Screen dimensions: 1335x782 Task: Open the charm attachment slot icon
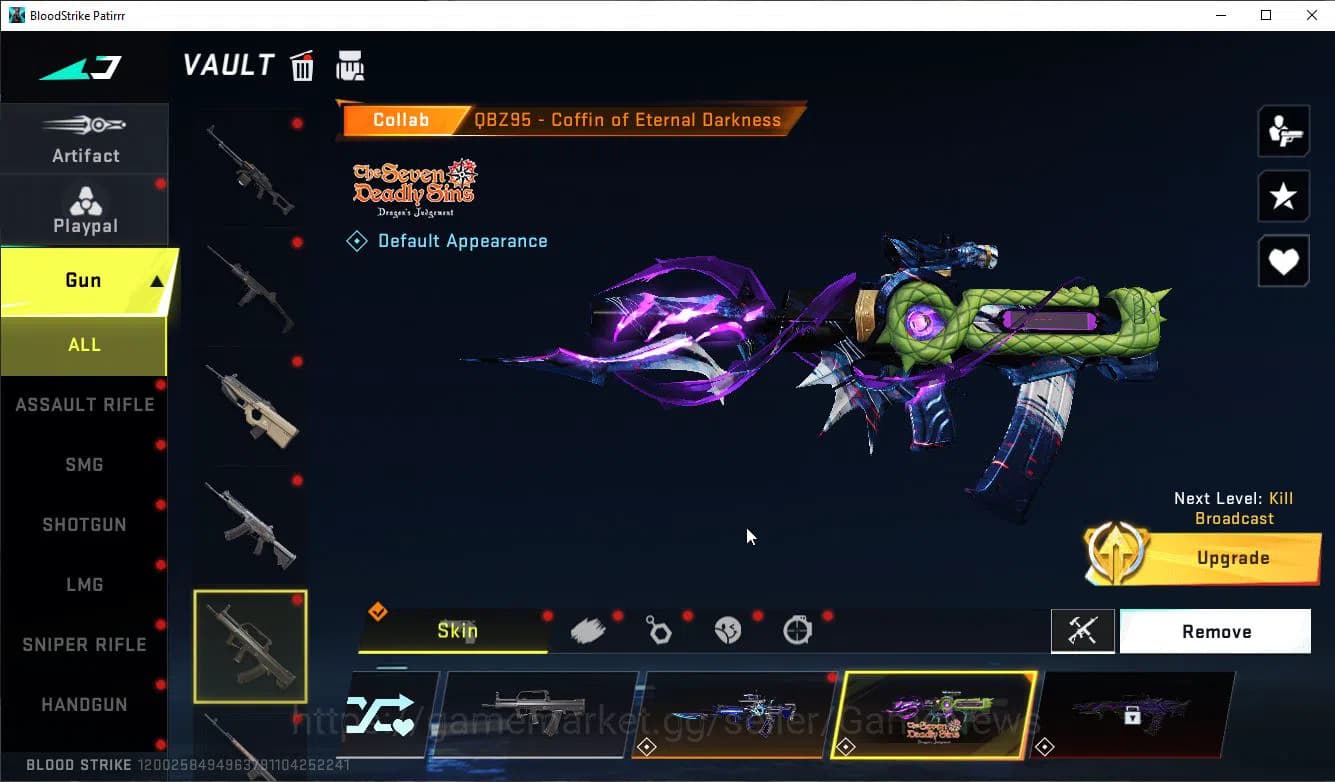tap(658, 628)
